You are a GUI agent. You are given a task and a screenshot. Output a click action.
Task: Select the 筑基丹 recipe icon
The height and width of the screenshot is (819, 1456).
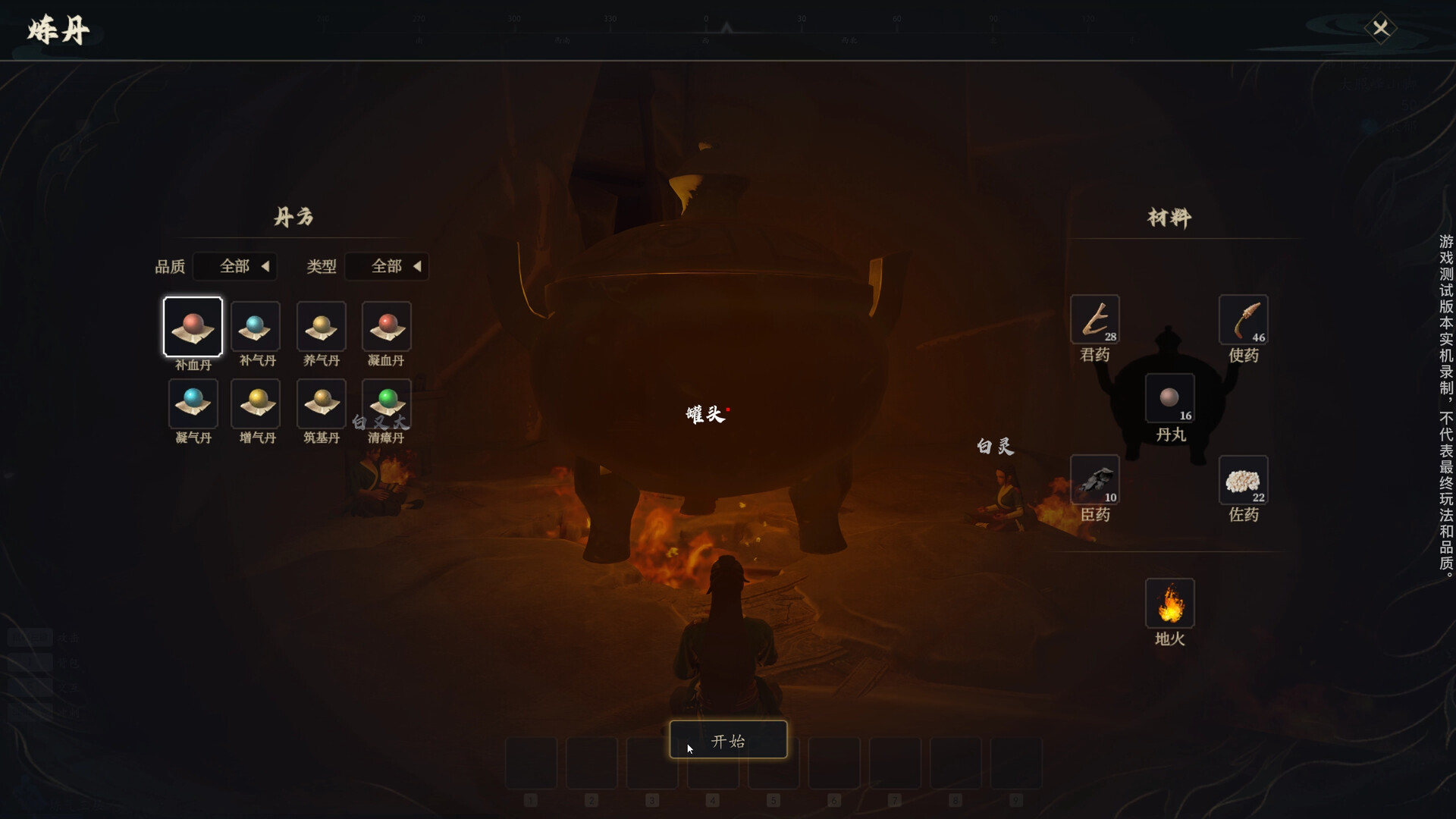click(321, 404)
